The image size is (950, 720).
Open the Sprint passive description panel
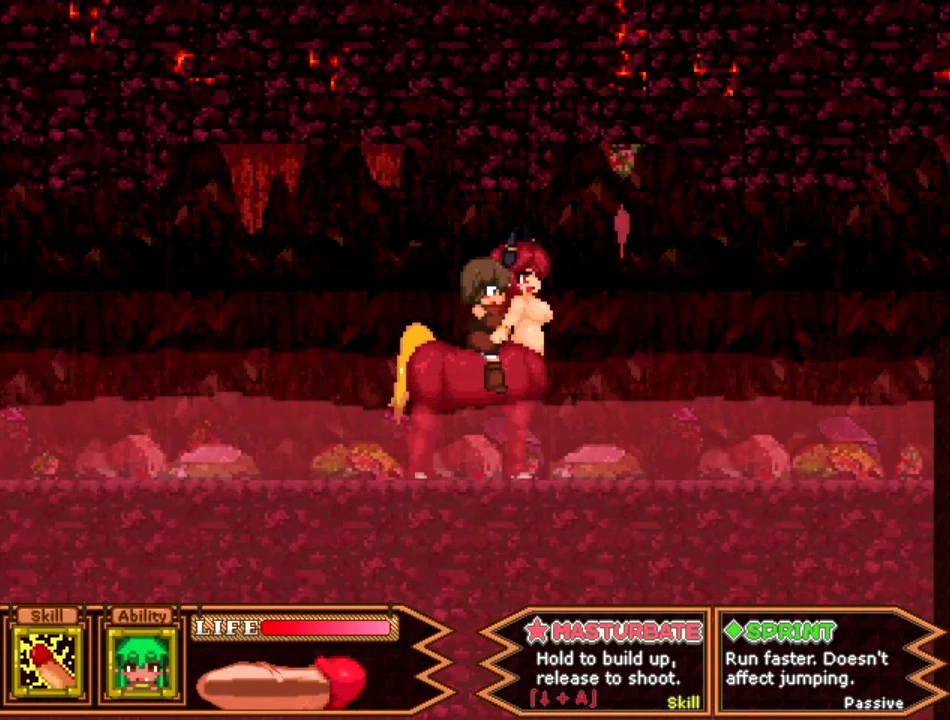(808, 662)
